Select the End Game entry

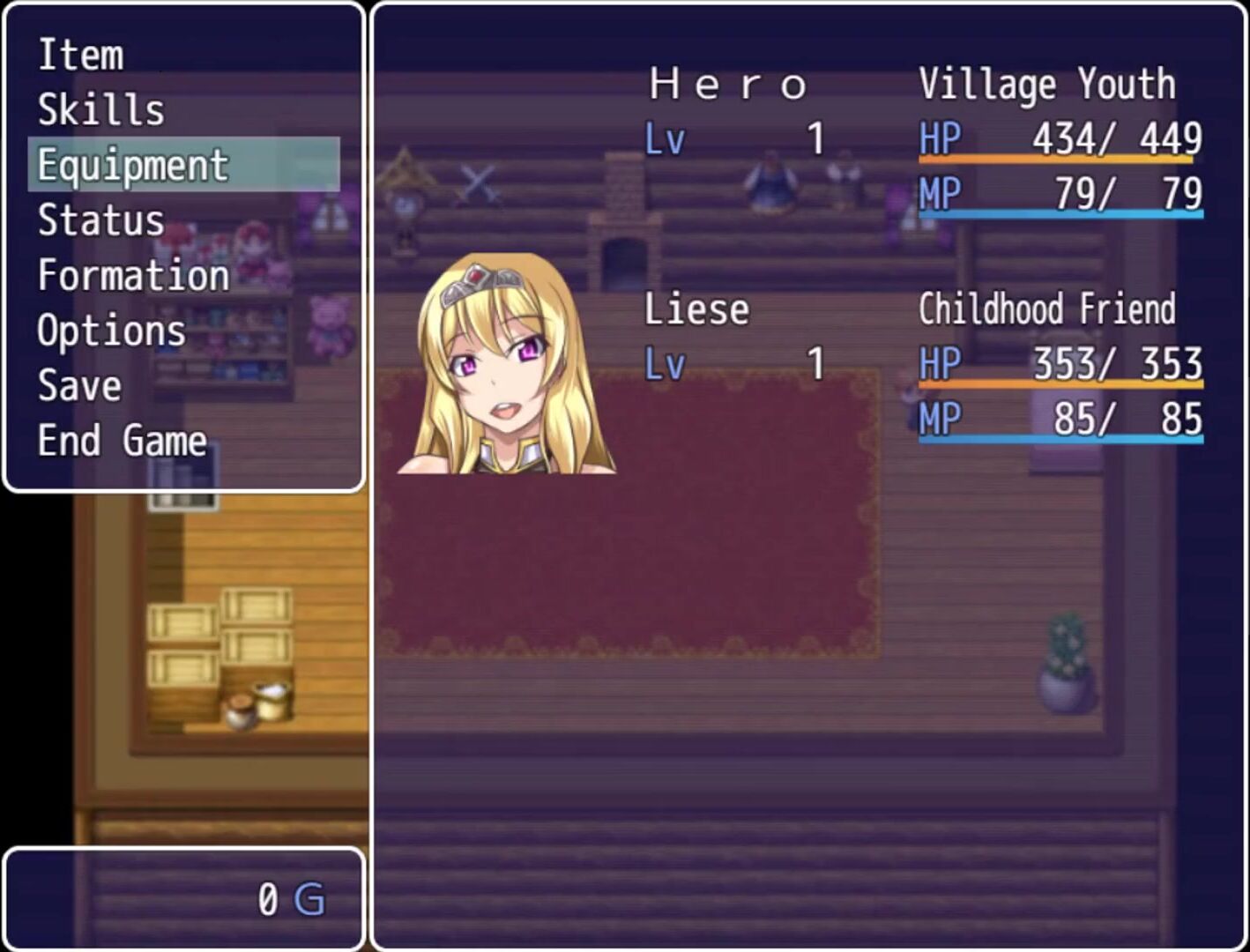tap(122, 441)
